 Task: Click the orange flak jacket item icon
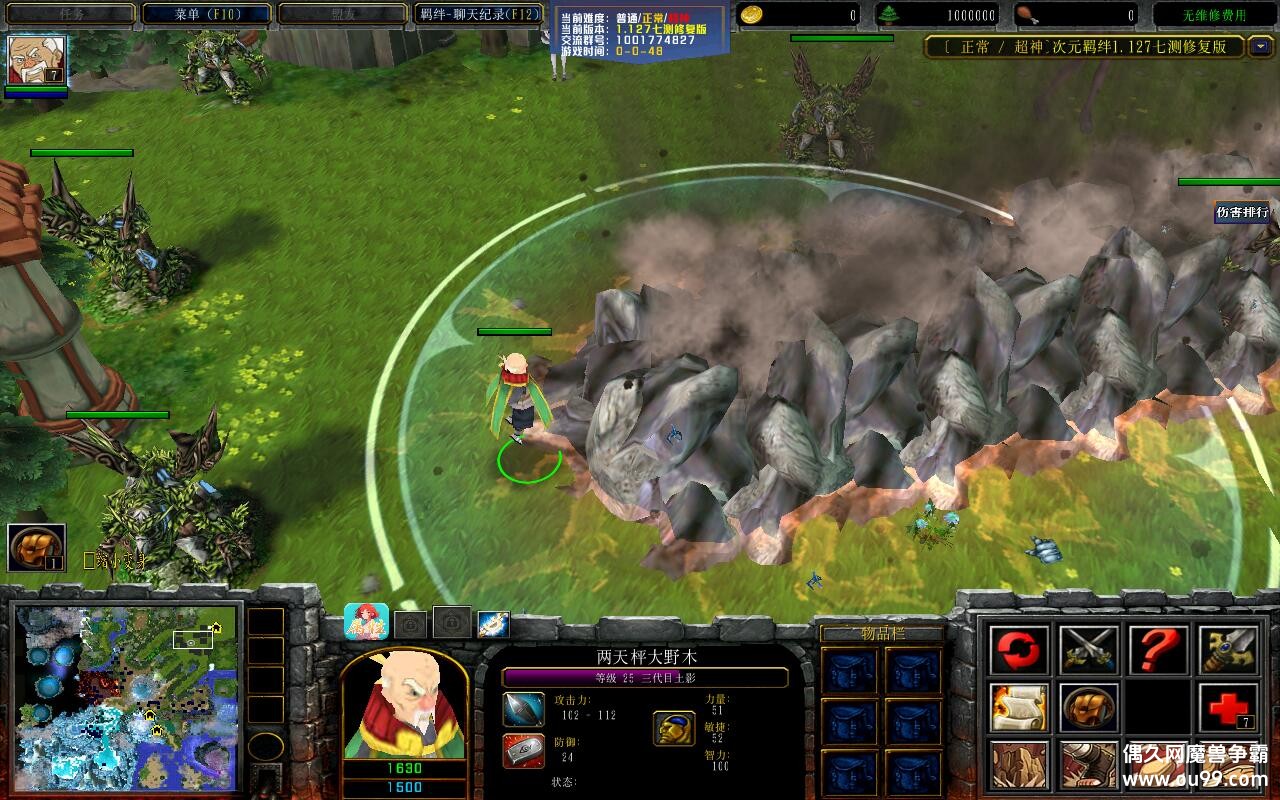point(1087,709)
